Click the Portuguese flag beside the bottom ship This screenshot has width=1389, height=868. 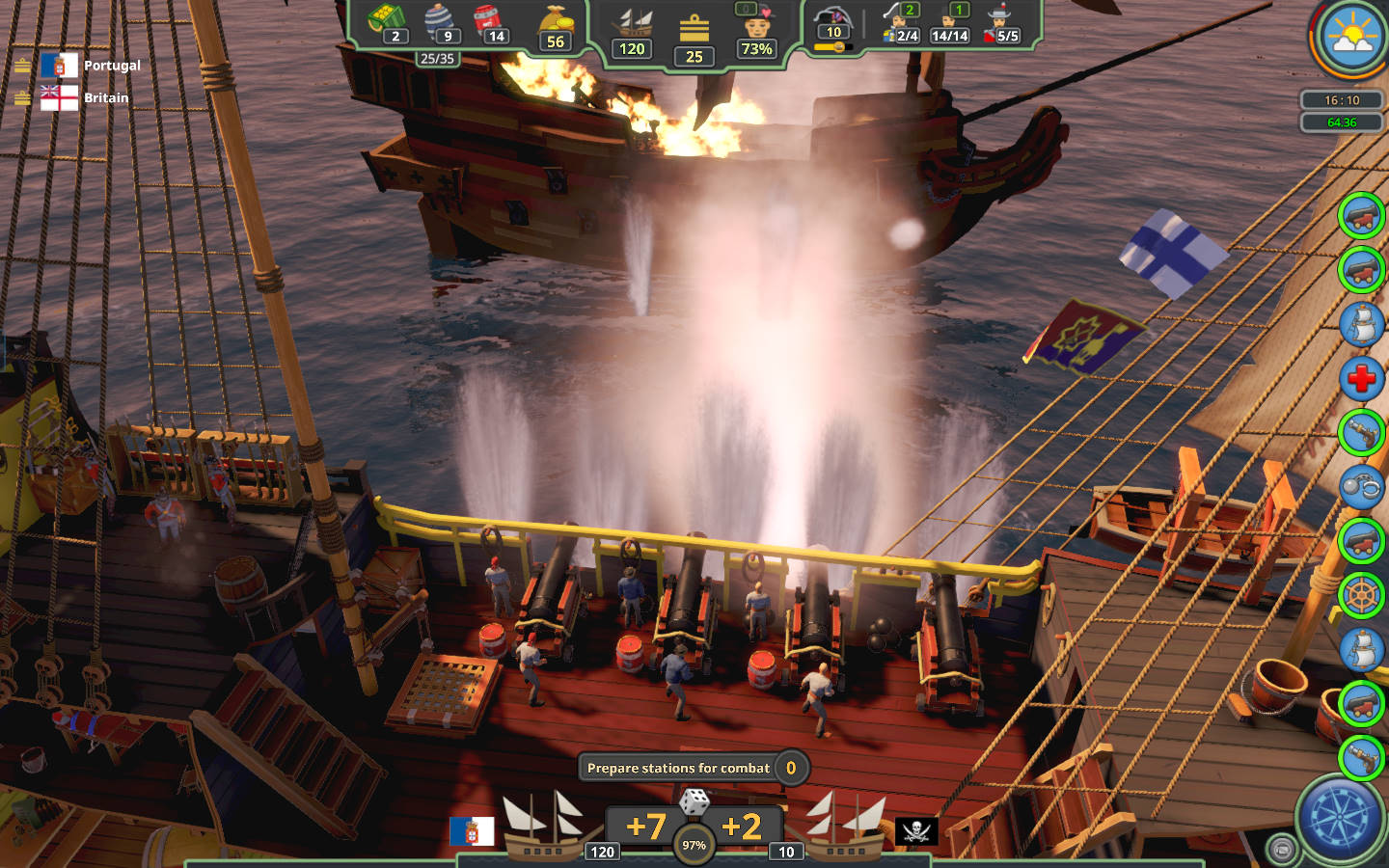[x=472, y=830]
